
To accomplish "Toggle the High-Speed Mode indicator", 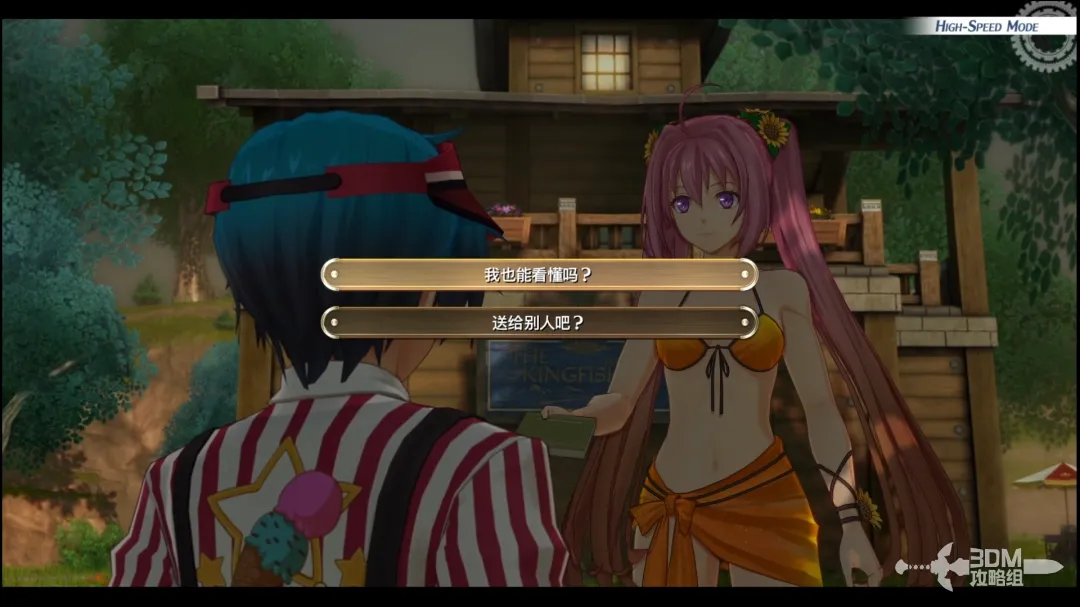I will point(988,26).
